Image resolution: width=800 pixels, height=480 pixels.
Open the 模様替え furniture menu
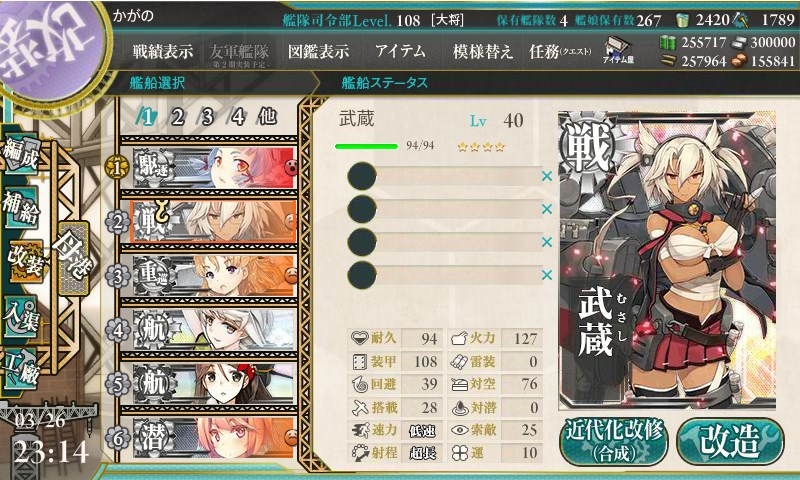tap(483, 51)
